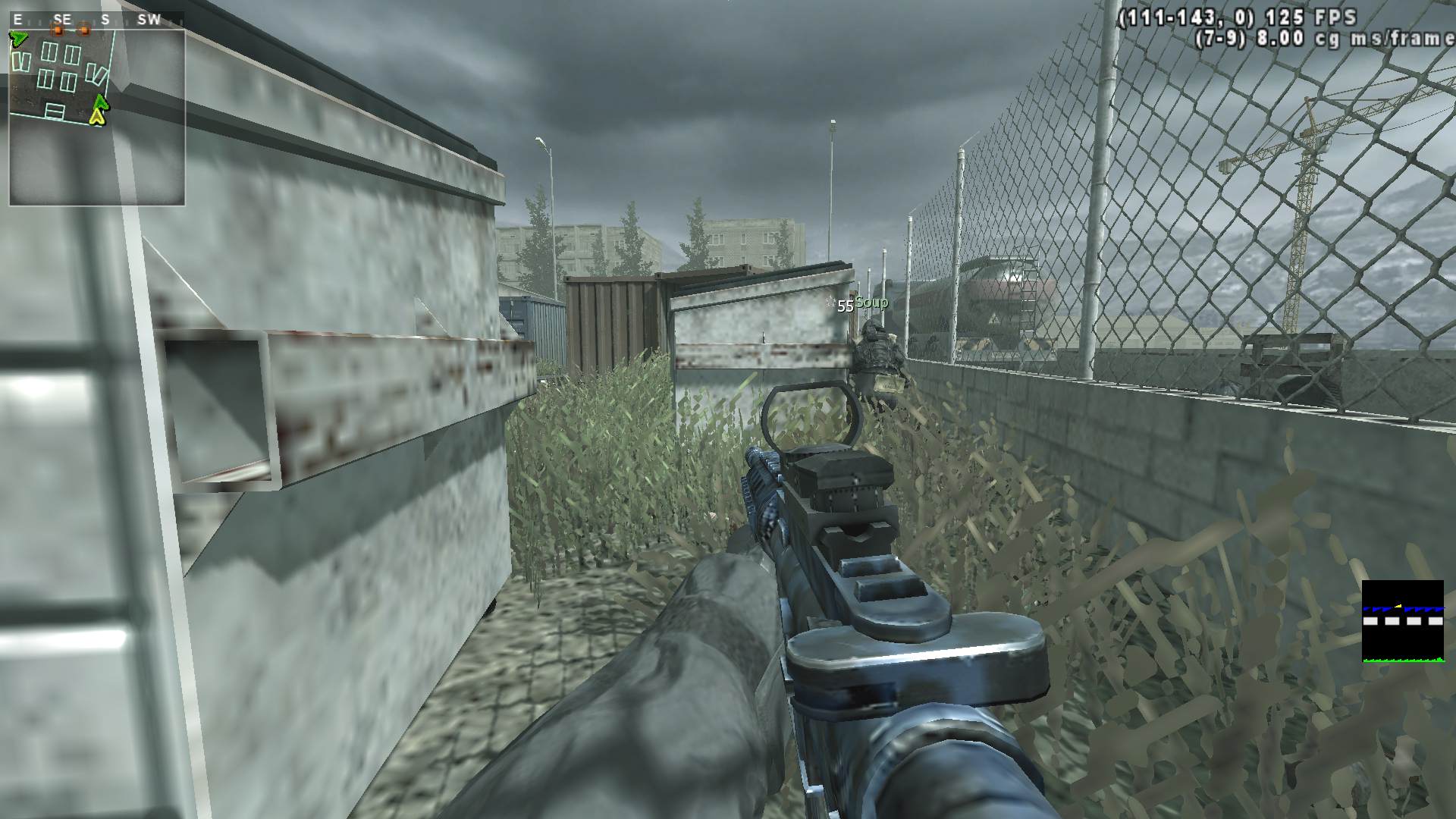1456x819 pixels.
Task: Click the left orange objective marker on compass
Action: (58, 30)
